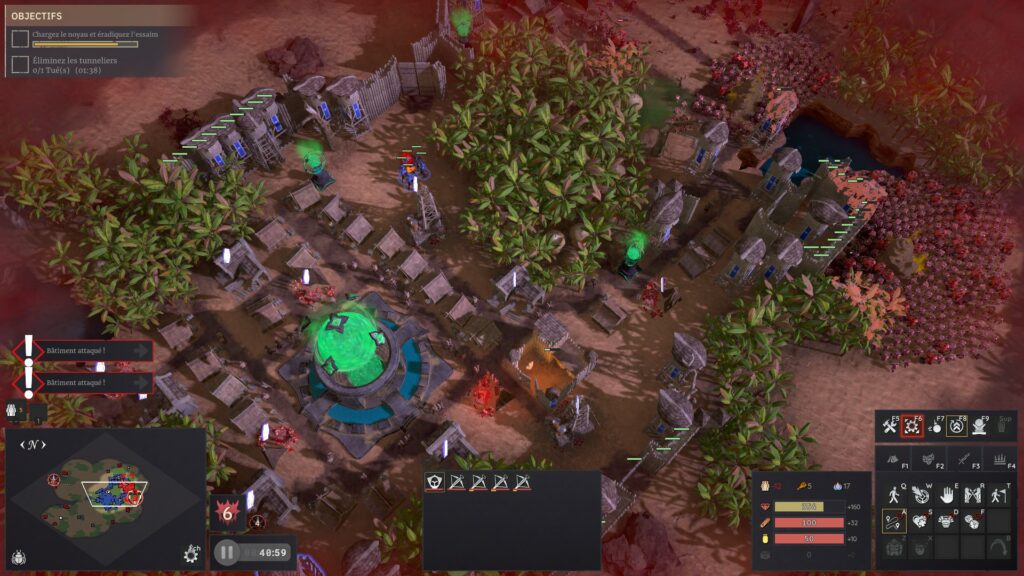Open minimap settings gear

click(x=191, y=553)
